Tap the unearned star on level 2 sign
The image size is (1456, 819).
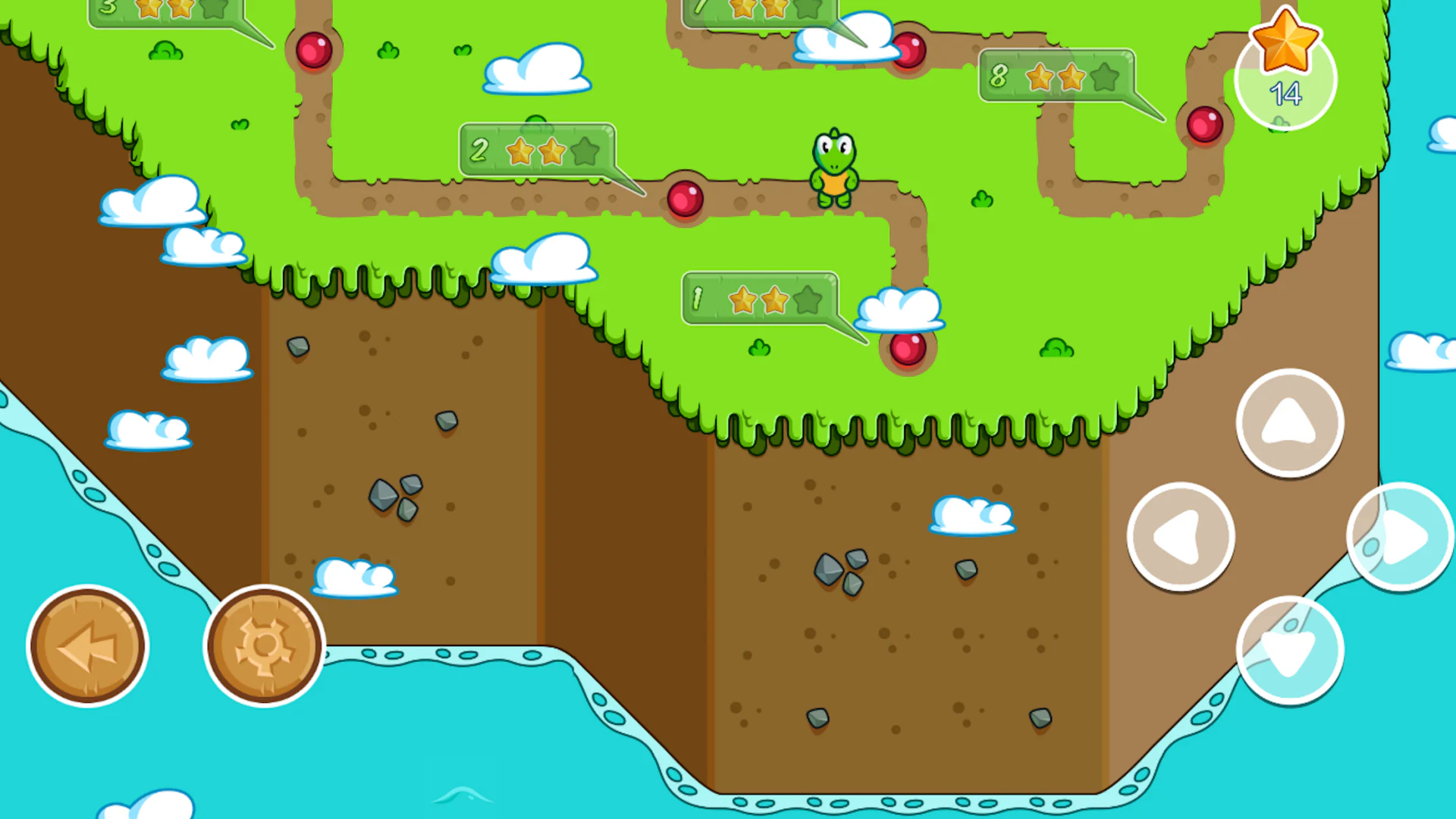(x=584, y=152)
